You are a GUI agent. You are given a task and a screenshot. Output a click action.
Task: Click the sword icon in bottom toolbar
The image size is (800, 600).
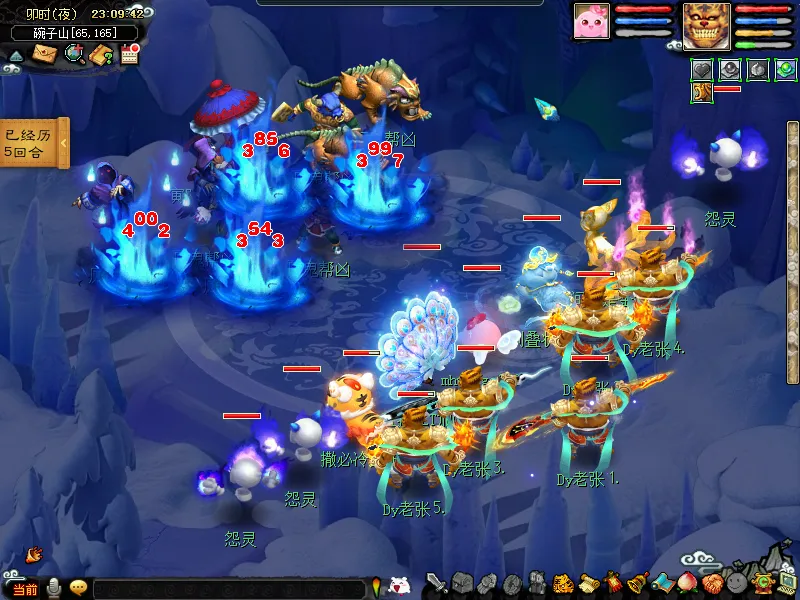pyautogui.click(x=436, y=583)
